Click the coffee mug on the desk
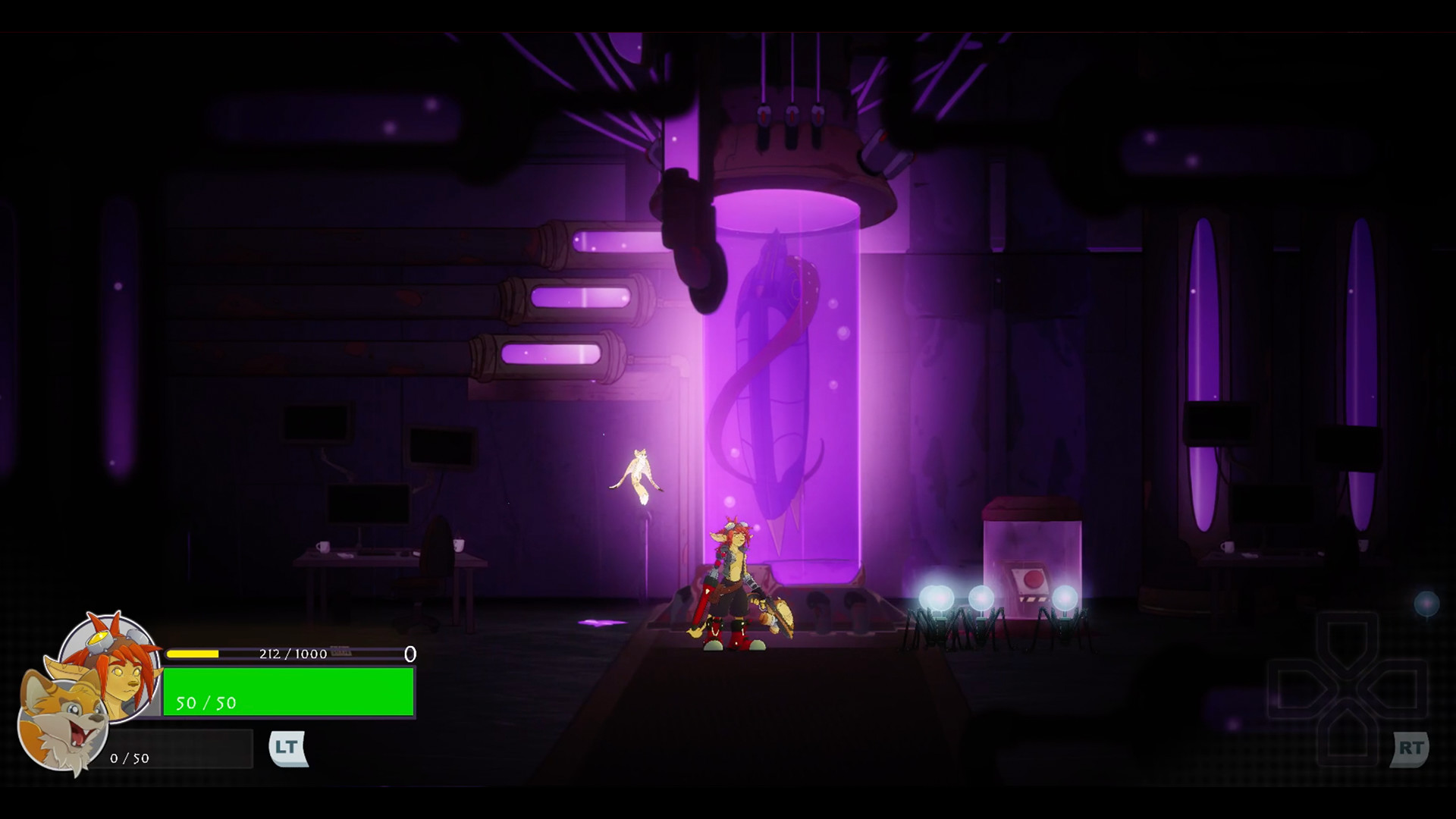This screenshot has width=1456, height=819. [325, 547]
